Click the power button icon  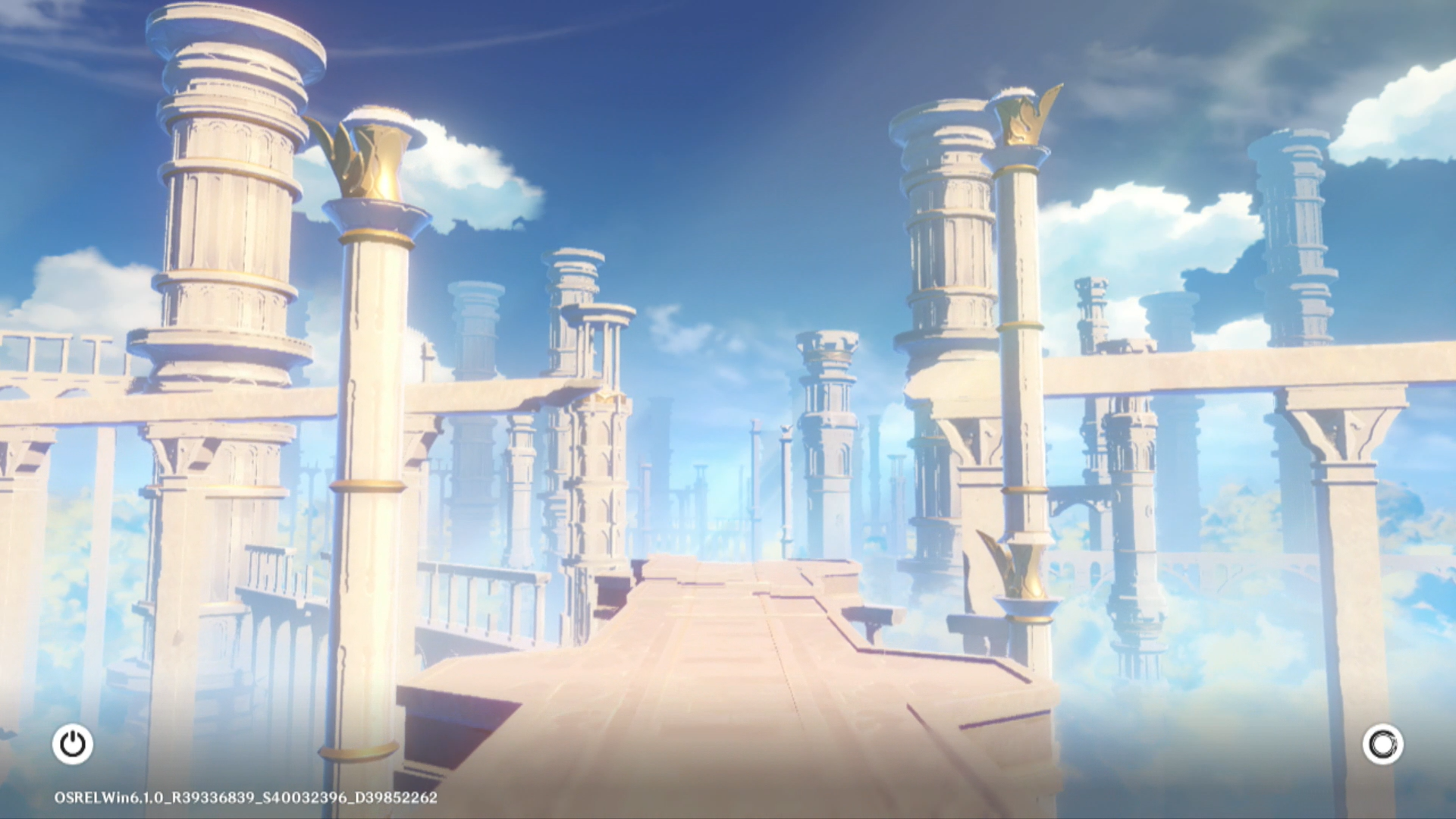point(73,744)
